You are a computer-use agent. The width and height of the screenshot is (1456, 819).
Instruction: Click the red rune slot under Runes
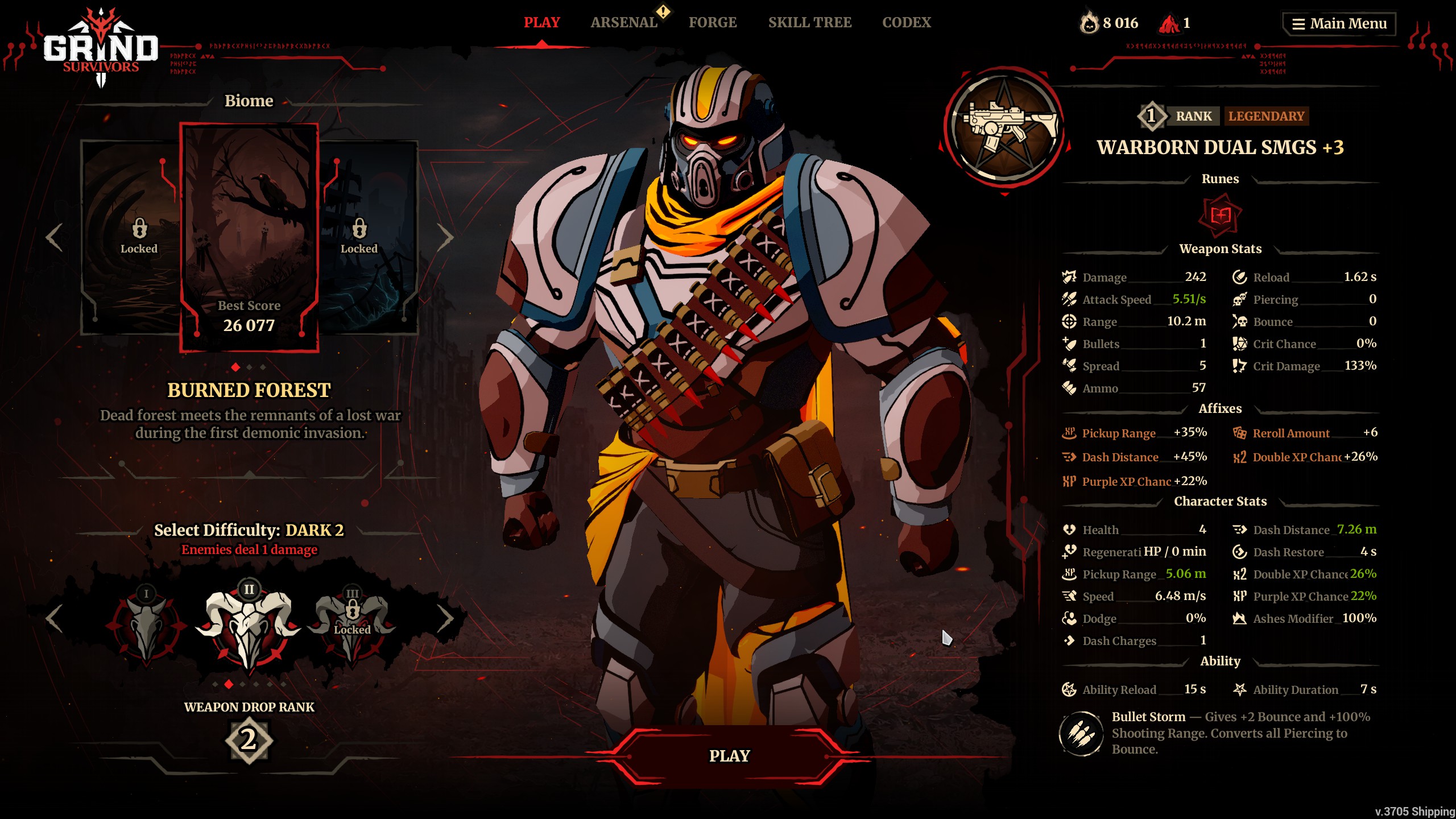coord(1220,216)
